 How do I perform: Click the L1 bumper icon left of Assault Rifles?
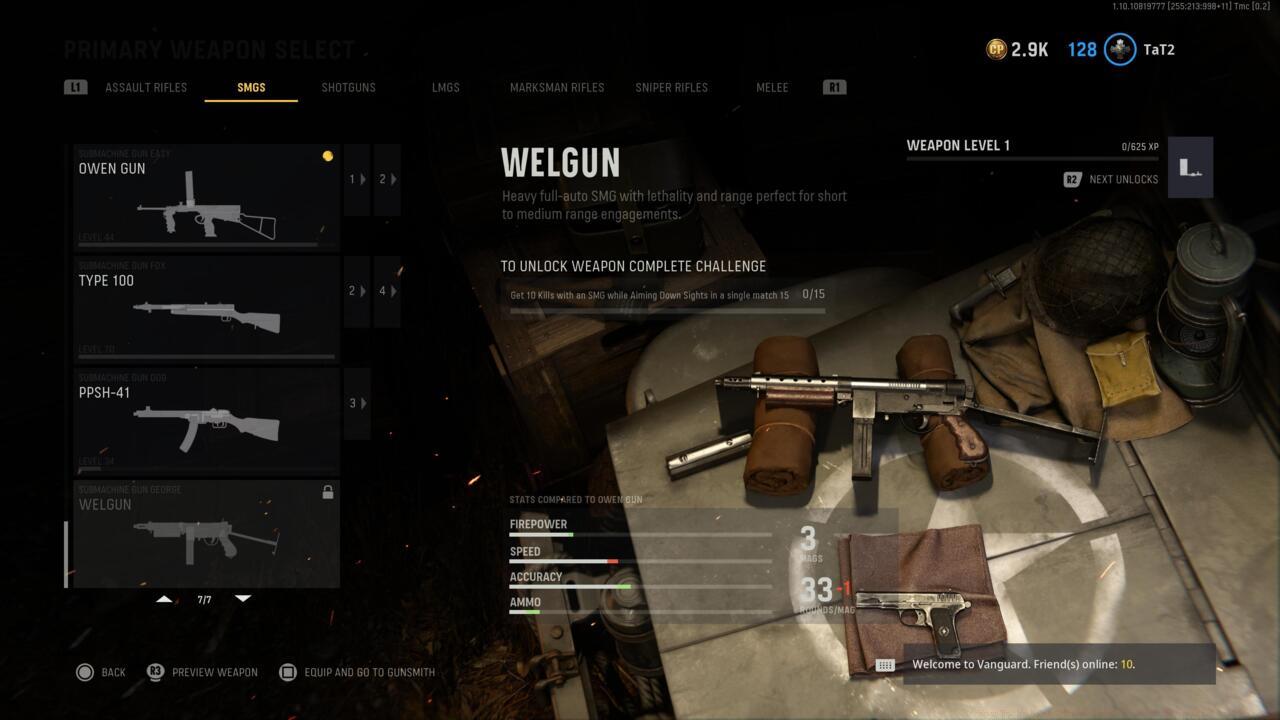tap(75, 87)
